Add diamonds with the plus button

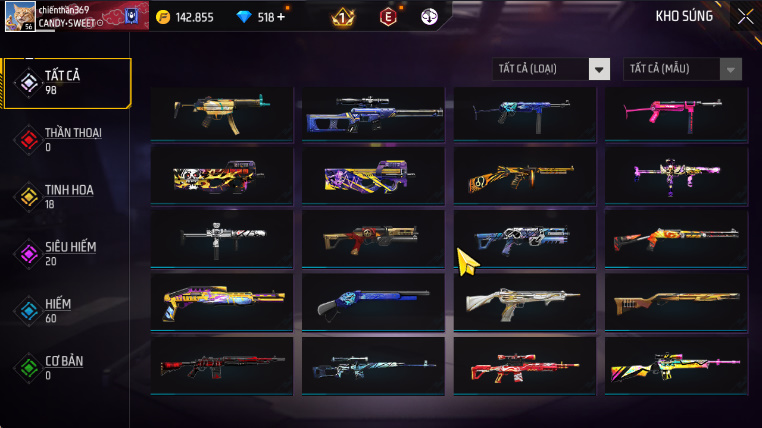coord(281,17)
